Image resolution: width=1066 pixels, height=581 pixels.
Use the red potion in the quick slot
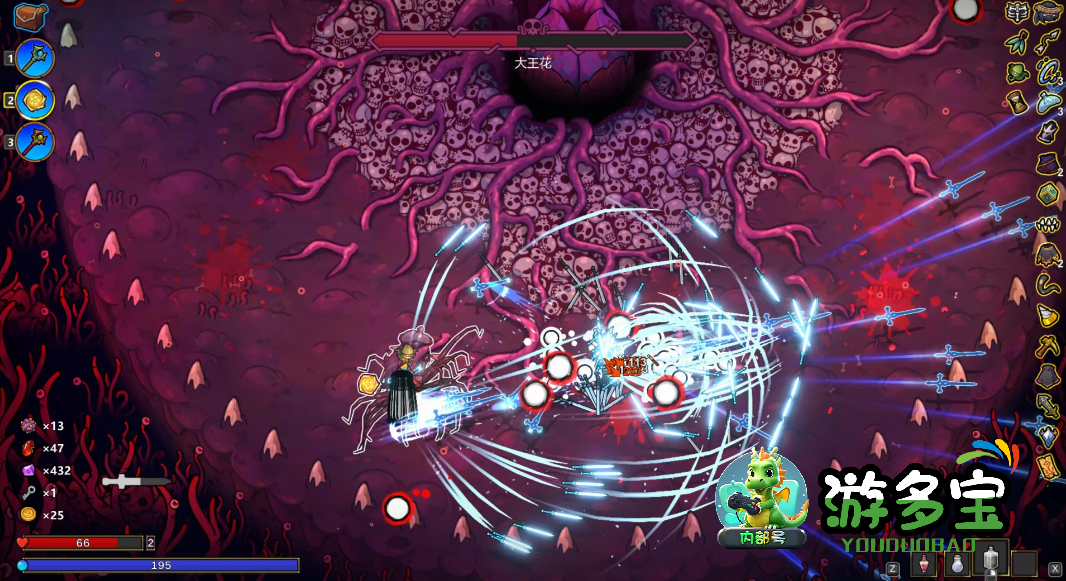925,564
